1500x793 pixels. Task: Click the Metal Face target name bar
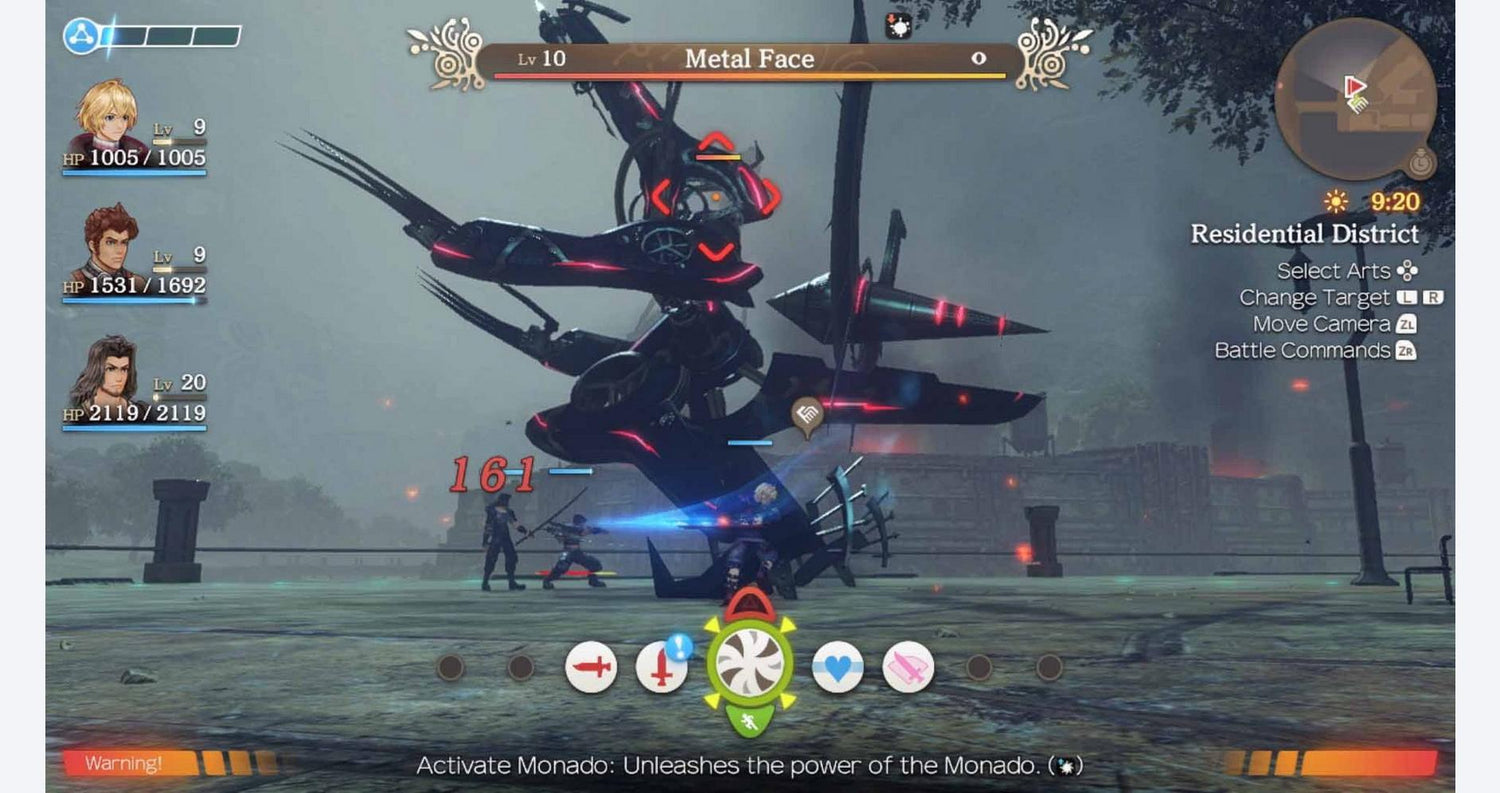[x=750, y=60]
